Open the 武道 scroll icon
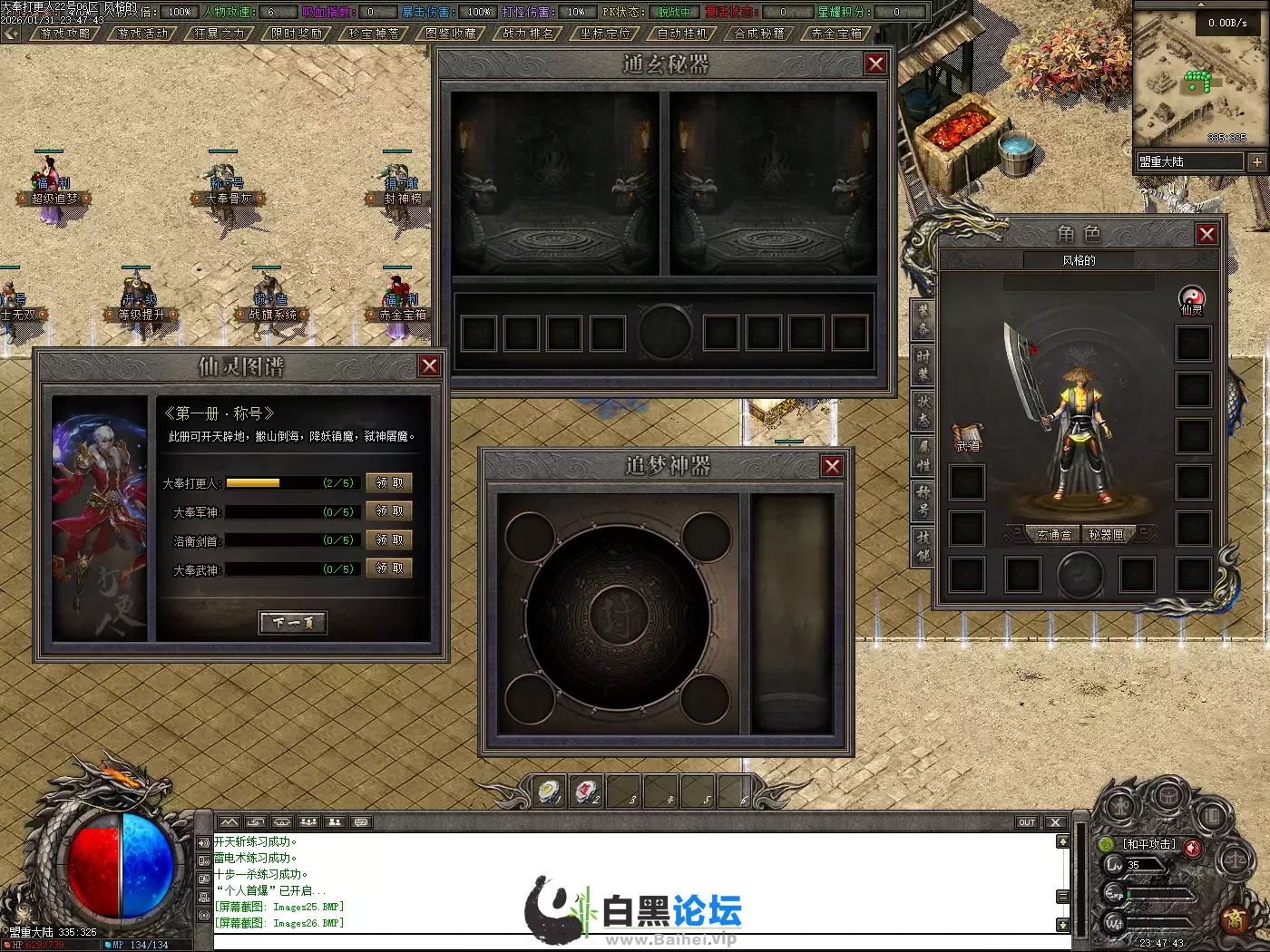The height and width of the screenshot is (952, 1270). pyautogui.click(x=967, y=436)
